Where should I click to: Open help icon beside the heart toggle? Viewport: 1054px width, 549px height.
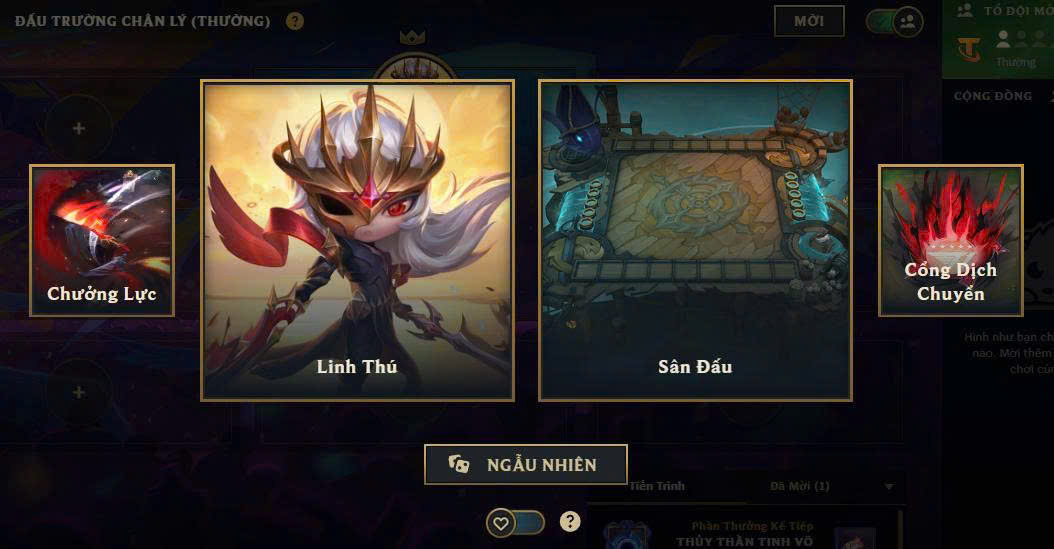click(x=570, y=521)
